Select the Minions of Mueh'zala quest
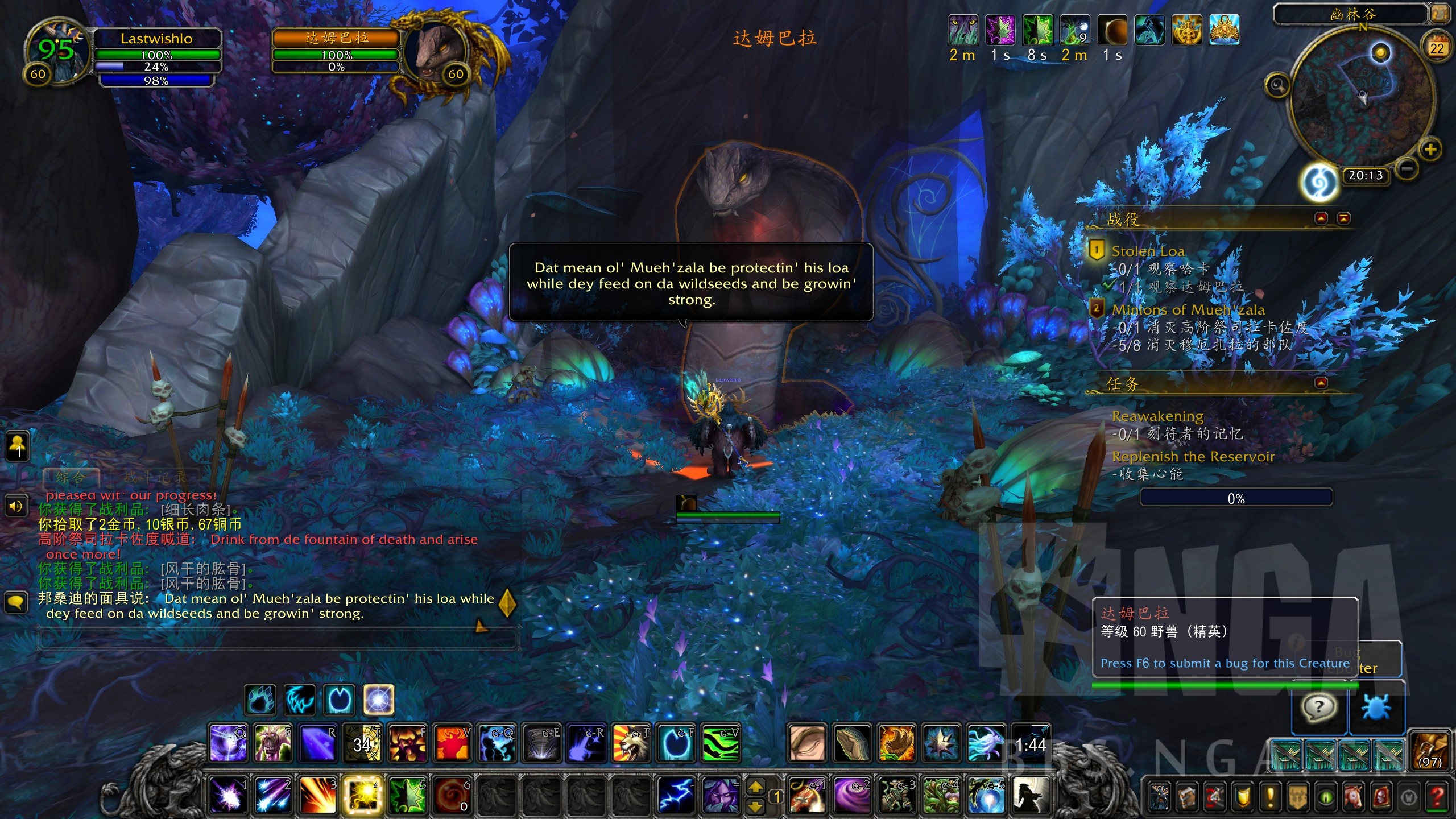 (1188, 309)
